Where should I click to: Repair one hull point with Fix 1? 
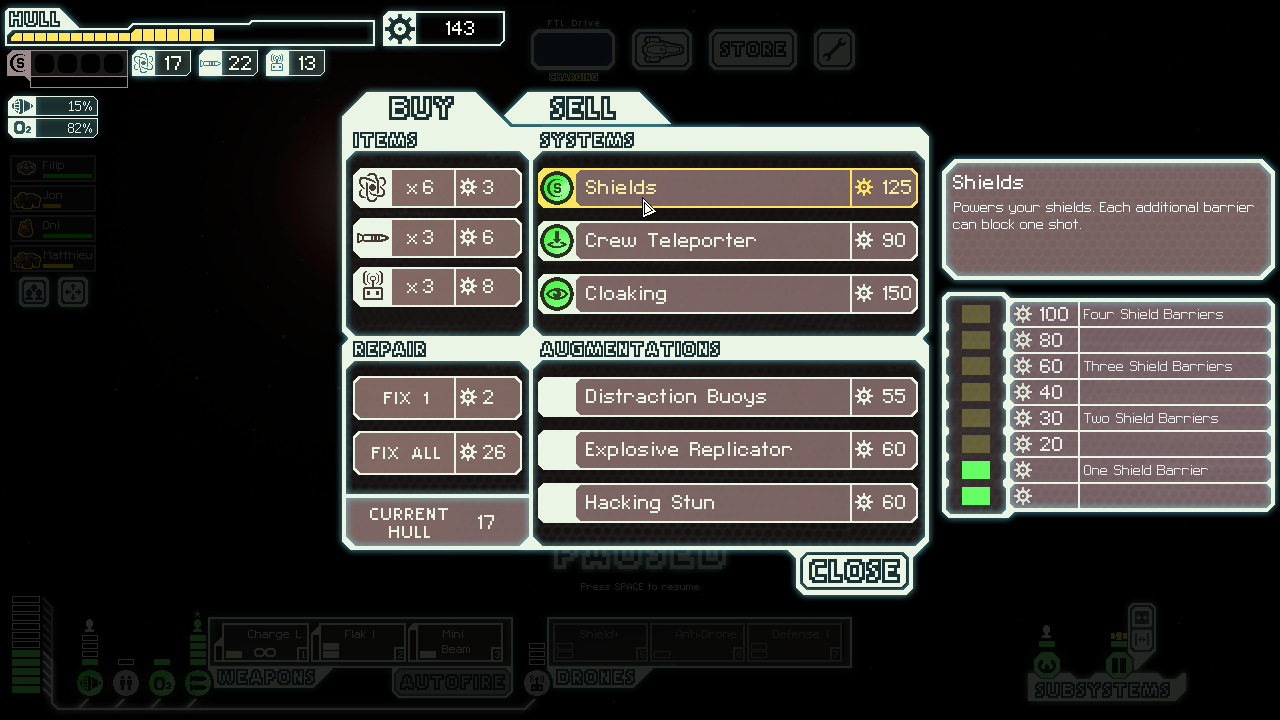tap(437, 398)
